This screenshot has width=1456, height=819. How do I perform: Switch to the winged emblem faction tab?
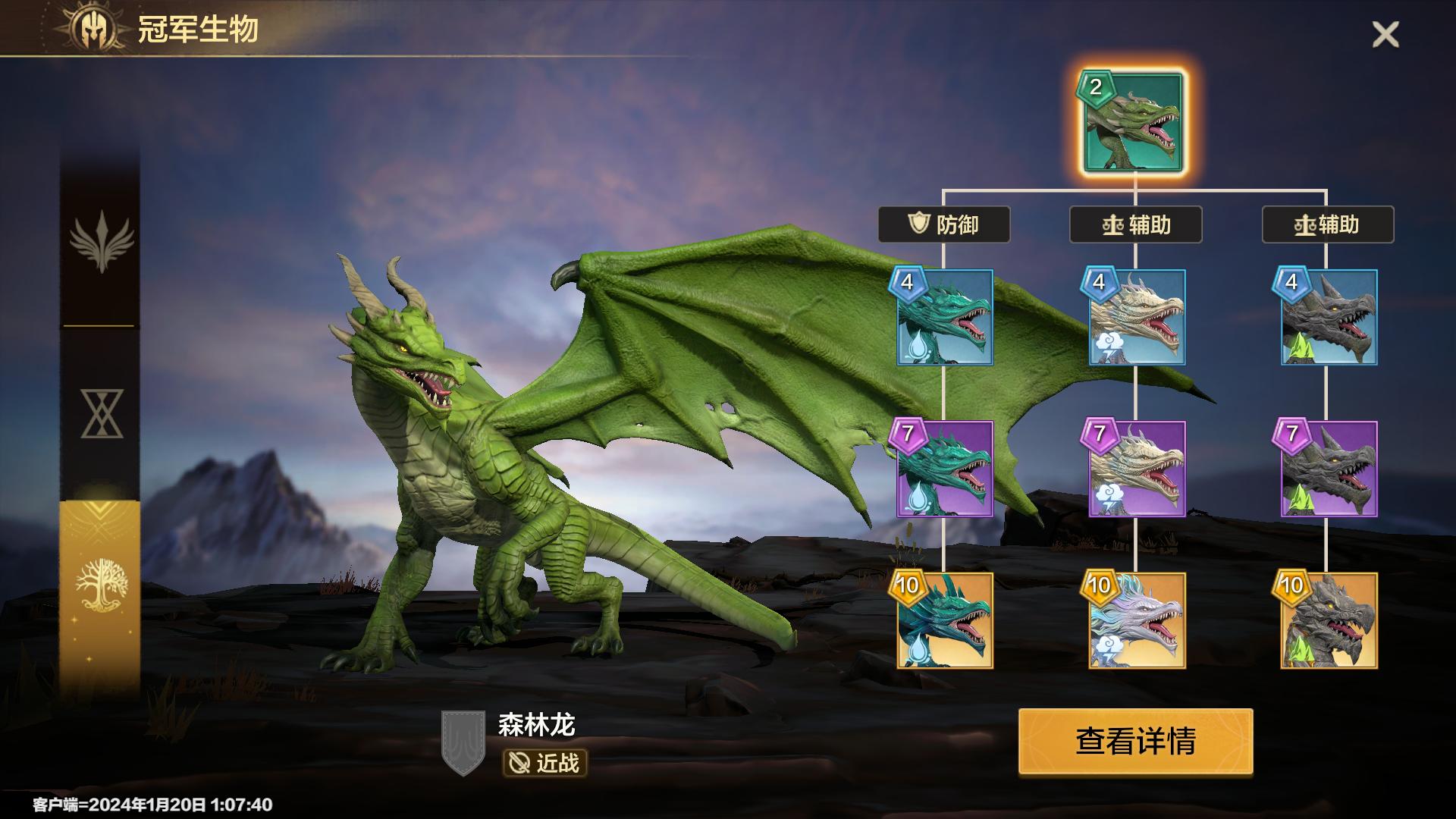(101, 241)
